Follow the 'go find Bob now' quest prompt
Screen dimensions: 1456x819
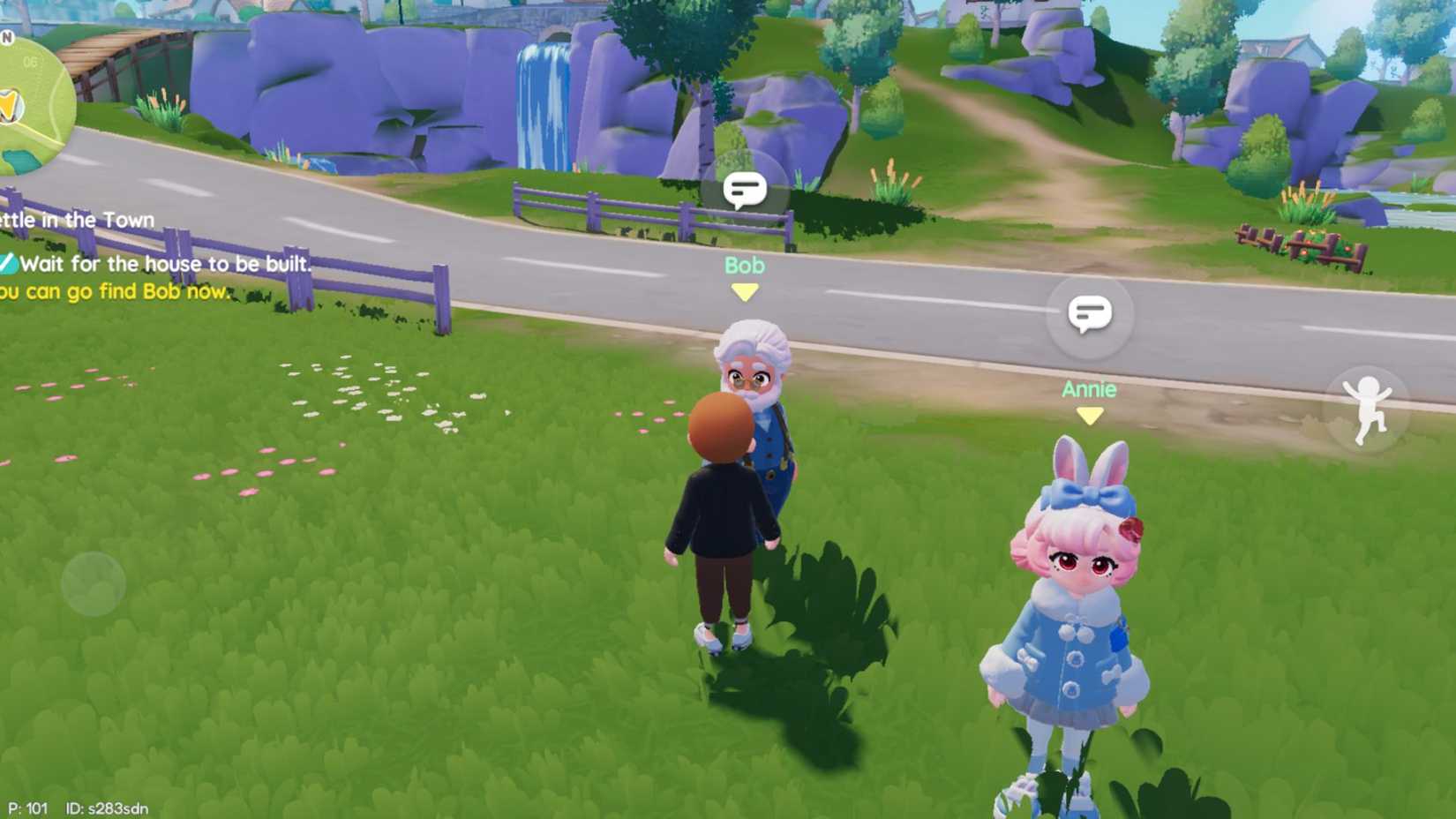[x=110, y=290]
